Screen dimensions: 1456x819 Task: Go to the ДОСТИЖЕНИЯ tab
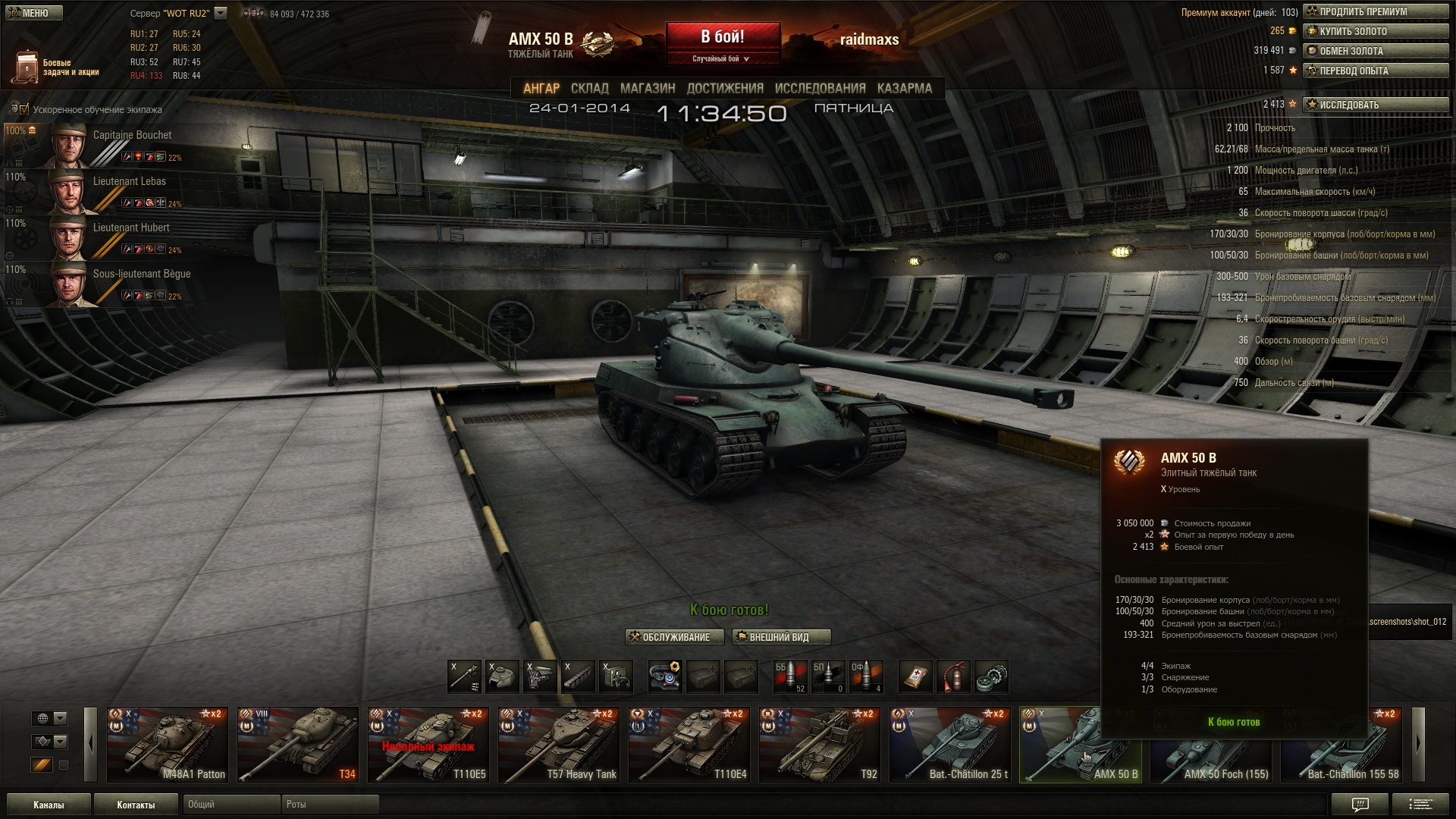click(724, 88)
